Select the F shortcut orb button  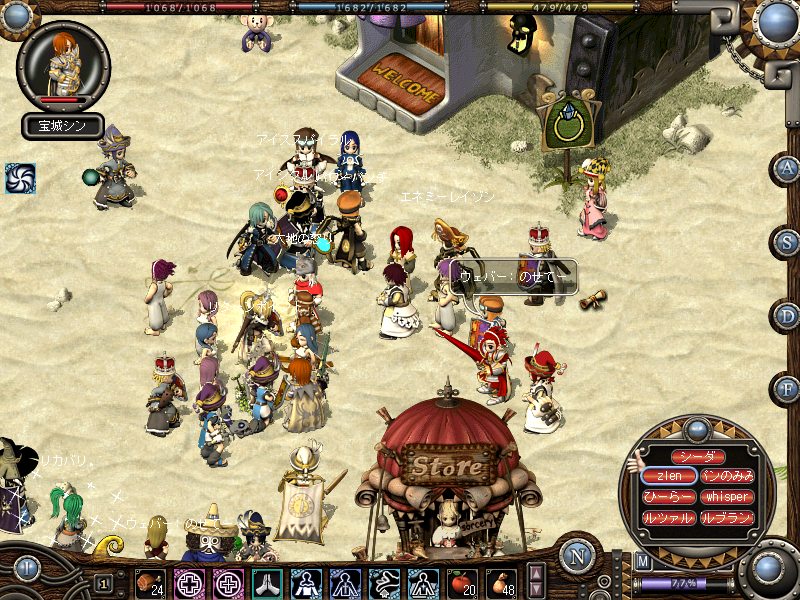pos(787,388)
